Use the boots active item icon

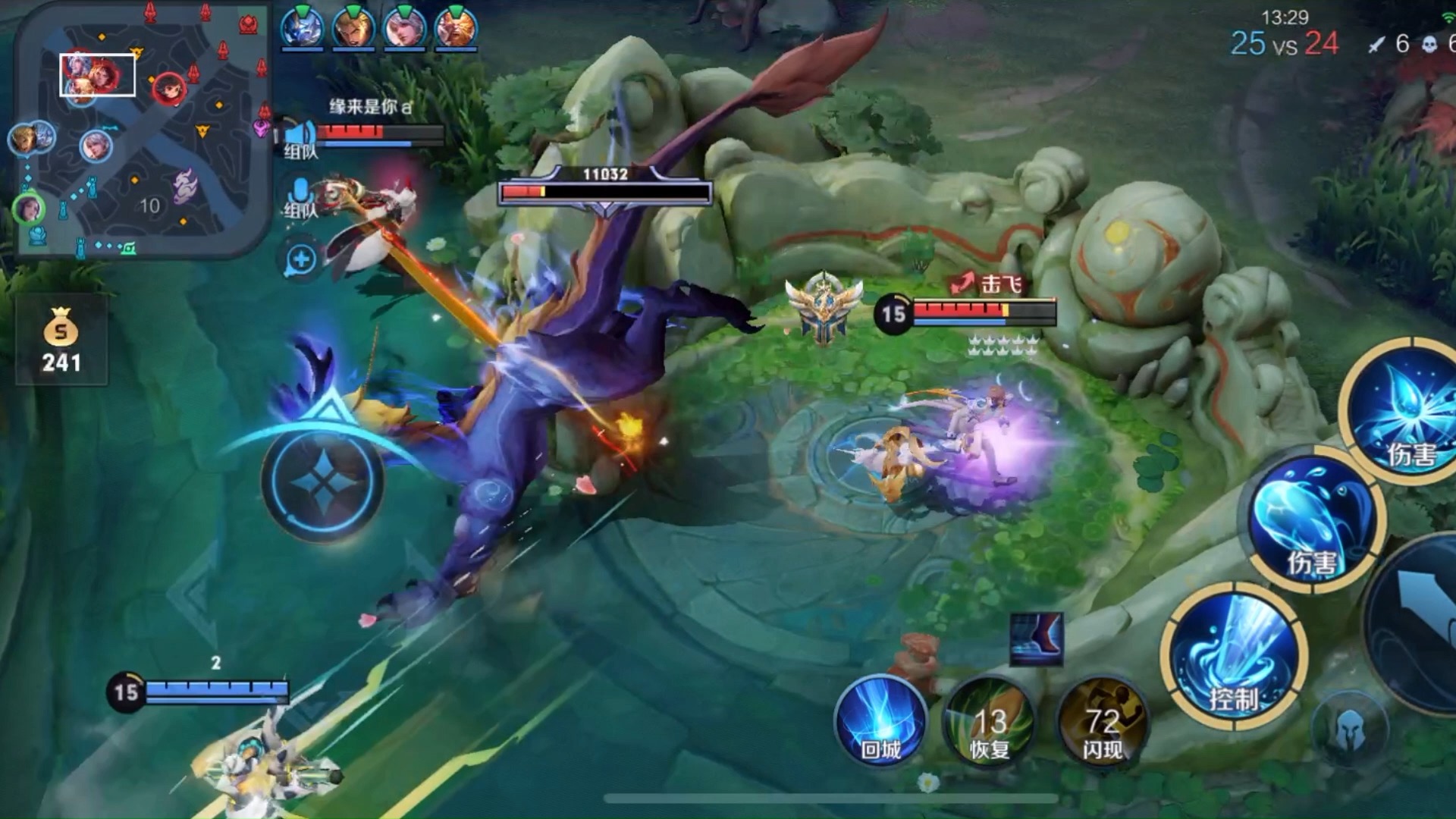pyautogui.click(x=1036, y=639)
